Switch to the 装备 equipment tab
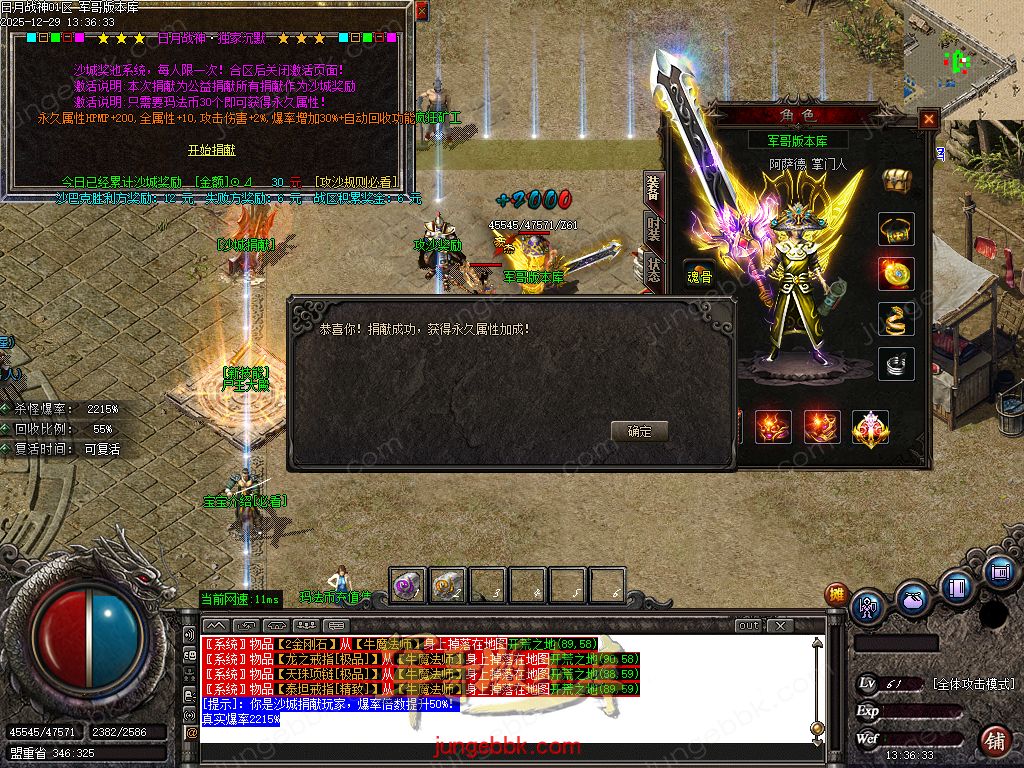This screenshot has width=1024, height=768. (x=653, y=189)
